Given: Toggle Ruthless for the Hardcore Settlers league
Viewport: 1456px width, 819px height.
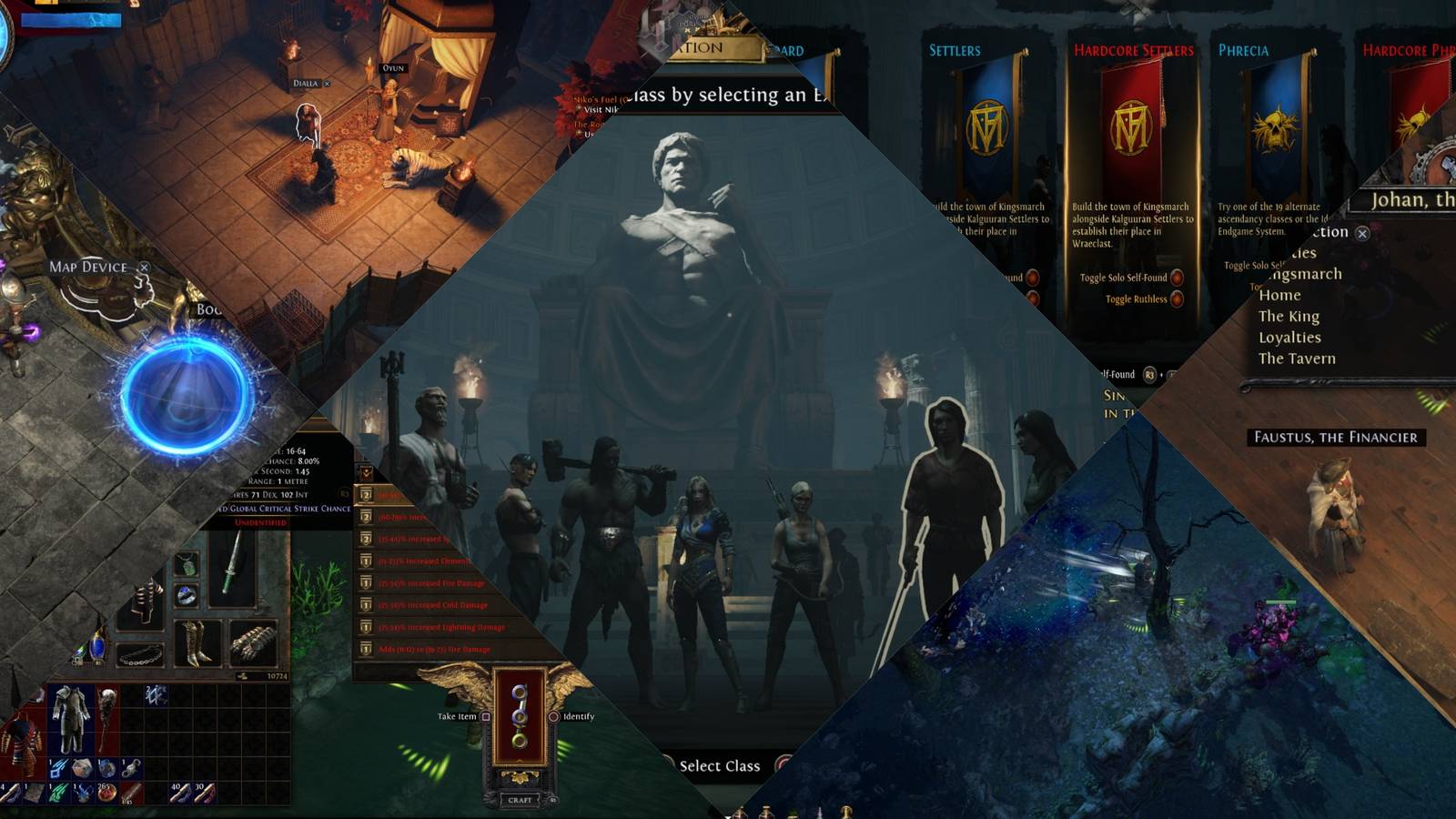Looking at the screenshot, I should pyautogui.click(x=1178, y=299).
